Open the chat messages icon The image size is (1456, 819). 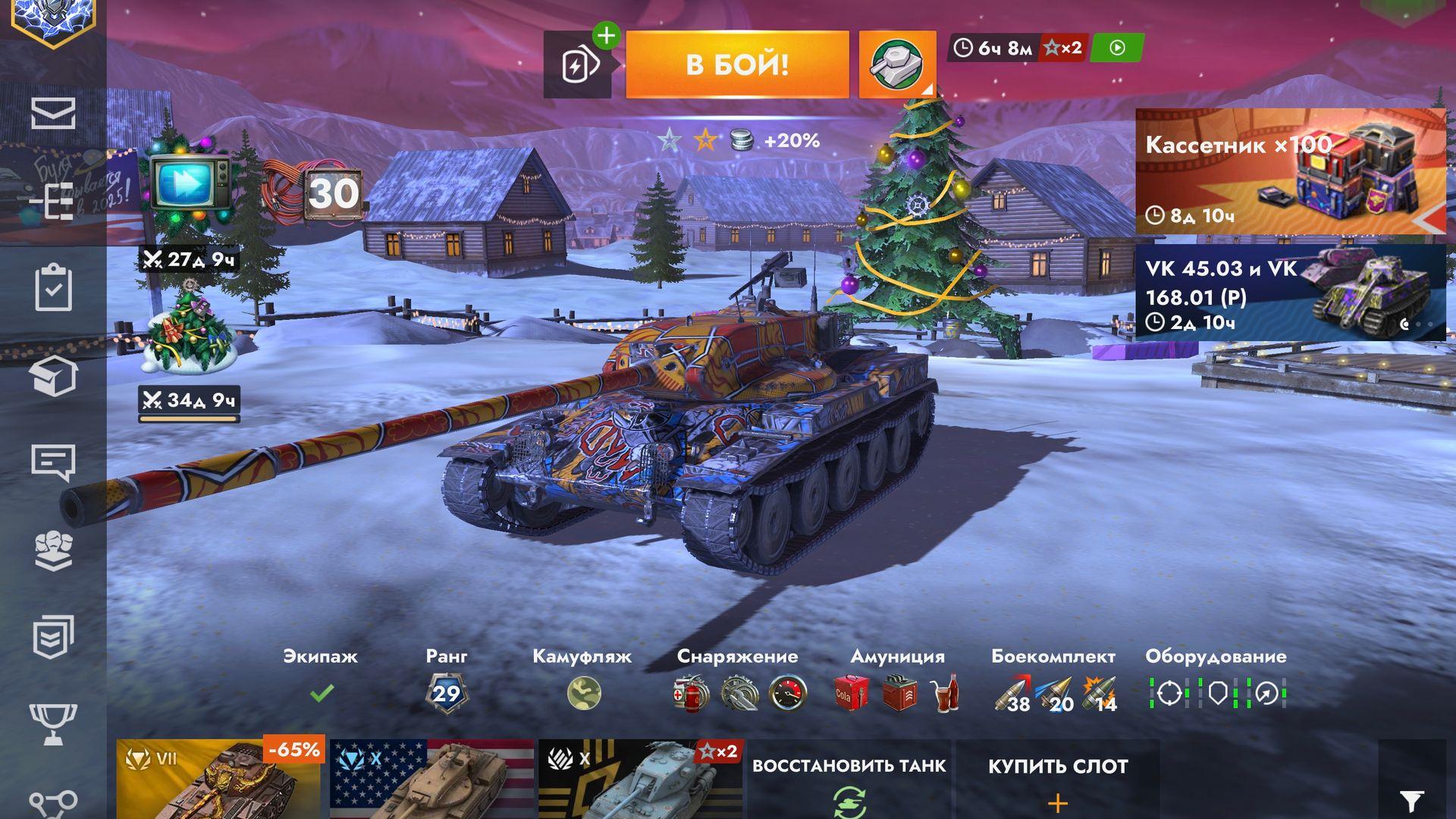(53, 462)
